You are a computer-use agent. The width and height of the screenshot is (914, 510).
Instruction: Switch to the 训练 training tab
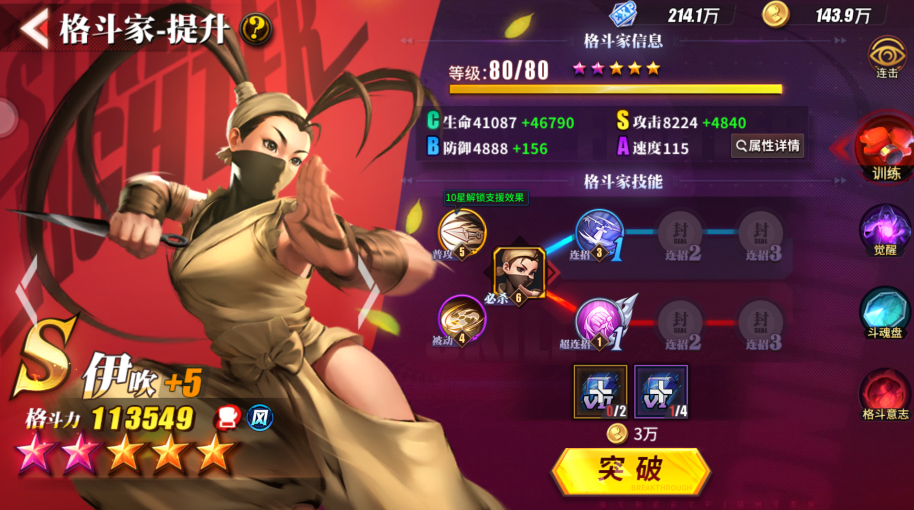[884, 149]
